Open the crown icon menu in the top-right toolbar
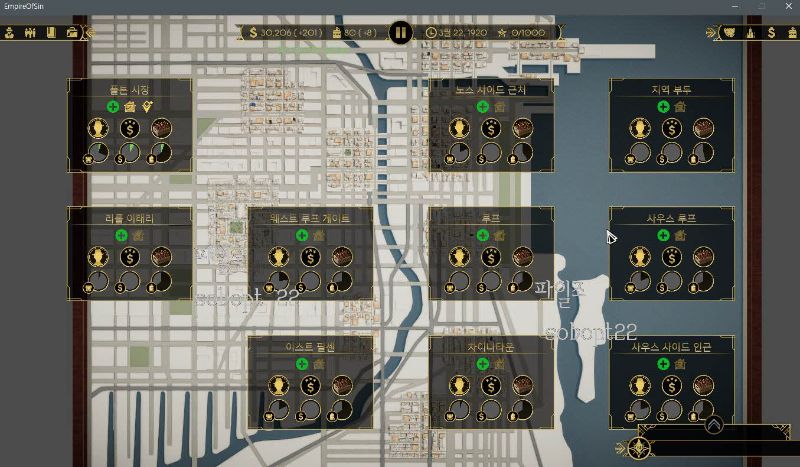This screenshot has height=467, width=800. [x=729, y=33]
